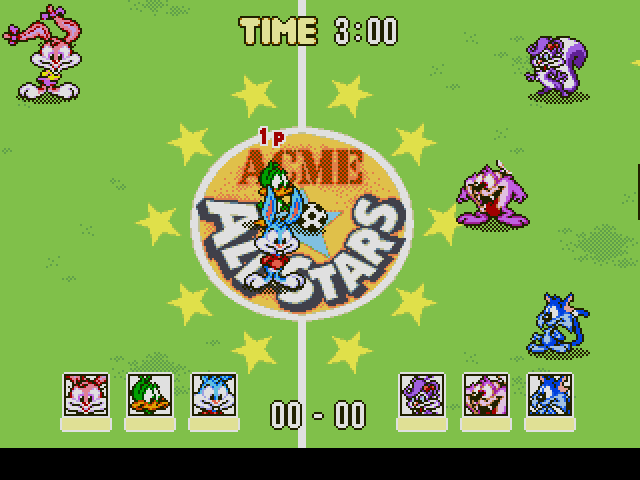Select Babs Bunny's pink portrait
The width and height of the screenshot is (640, 480).
click(x=86, y=394)
